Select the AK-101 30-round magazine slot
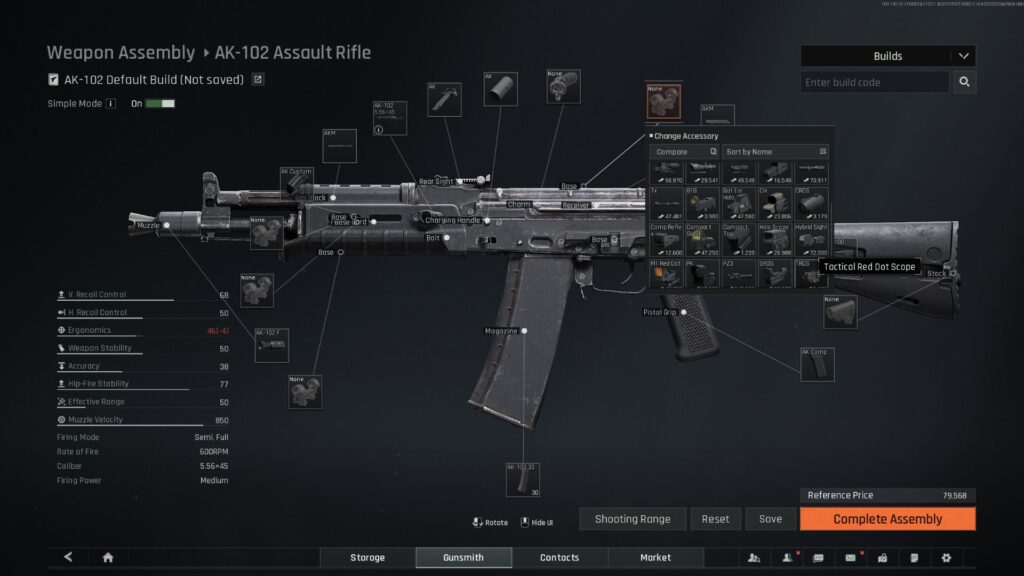This screenshot has height=576, width=1024. point(523,479)
